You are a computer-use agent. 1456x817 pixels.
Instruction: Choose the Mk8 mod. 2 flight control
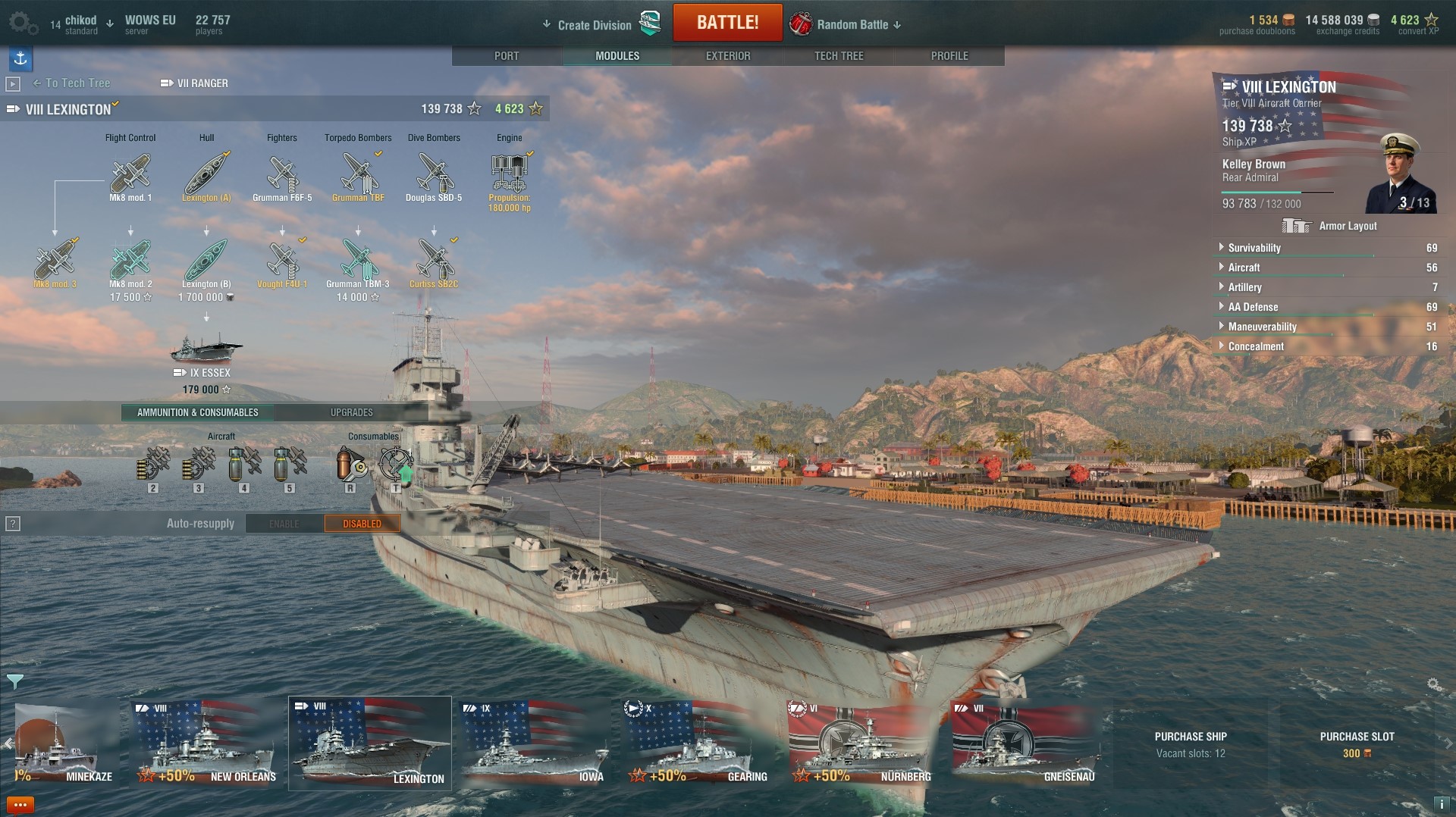[x=130, y=261]
